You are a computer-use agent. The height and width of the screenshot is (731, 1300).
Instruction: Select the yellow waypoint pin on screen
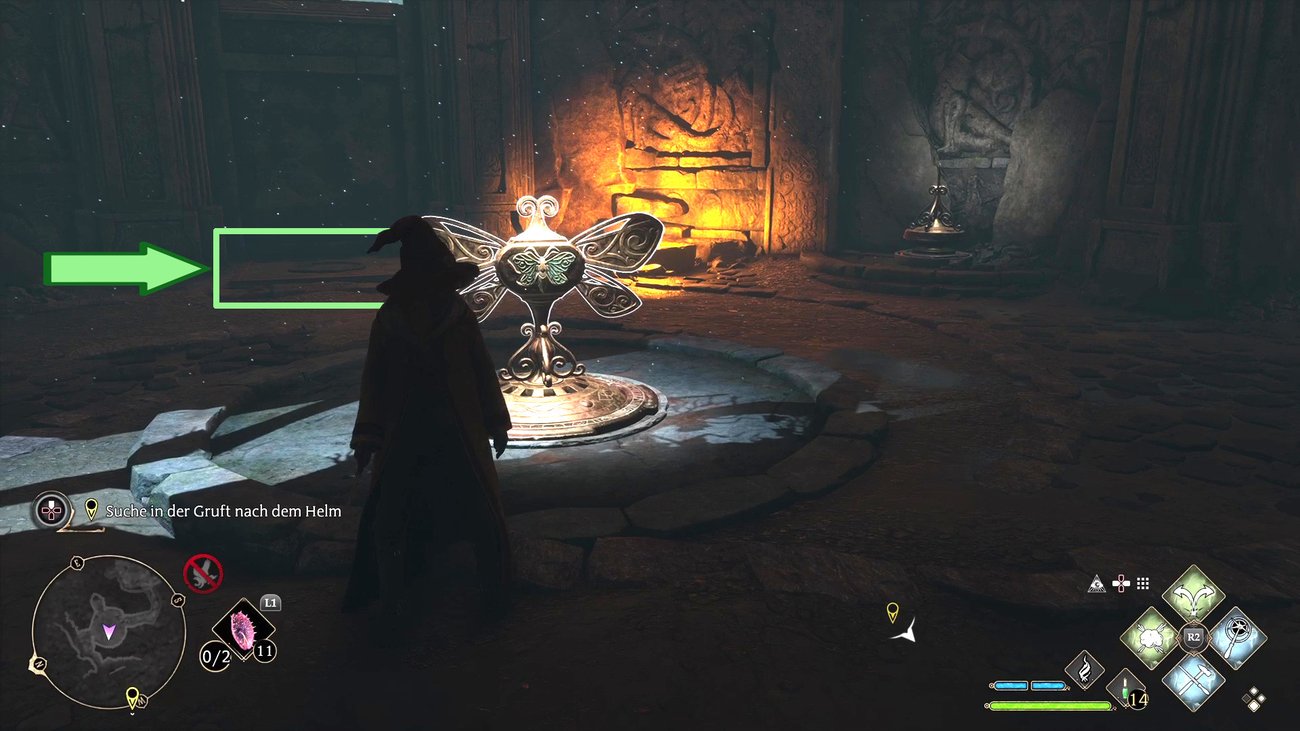point(892,611)
